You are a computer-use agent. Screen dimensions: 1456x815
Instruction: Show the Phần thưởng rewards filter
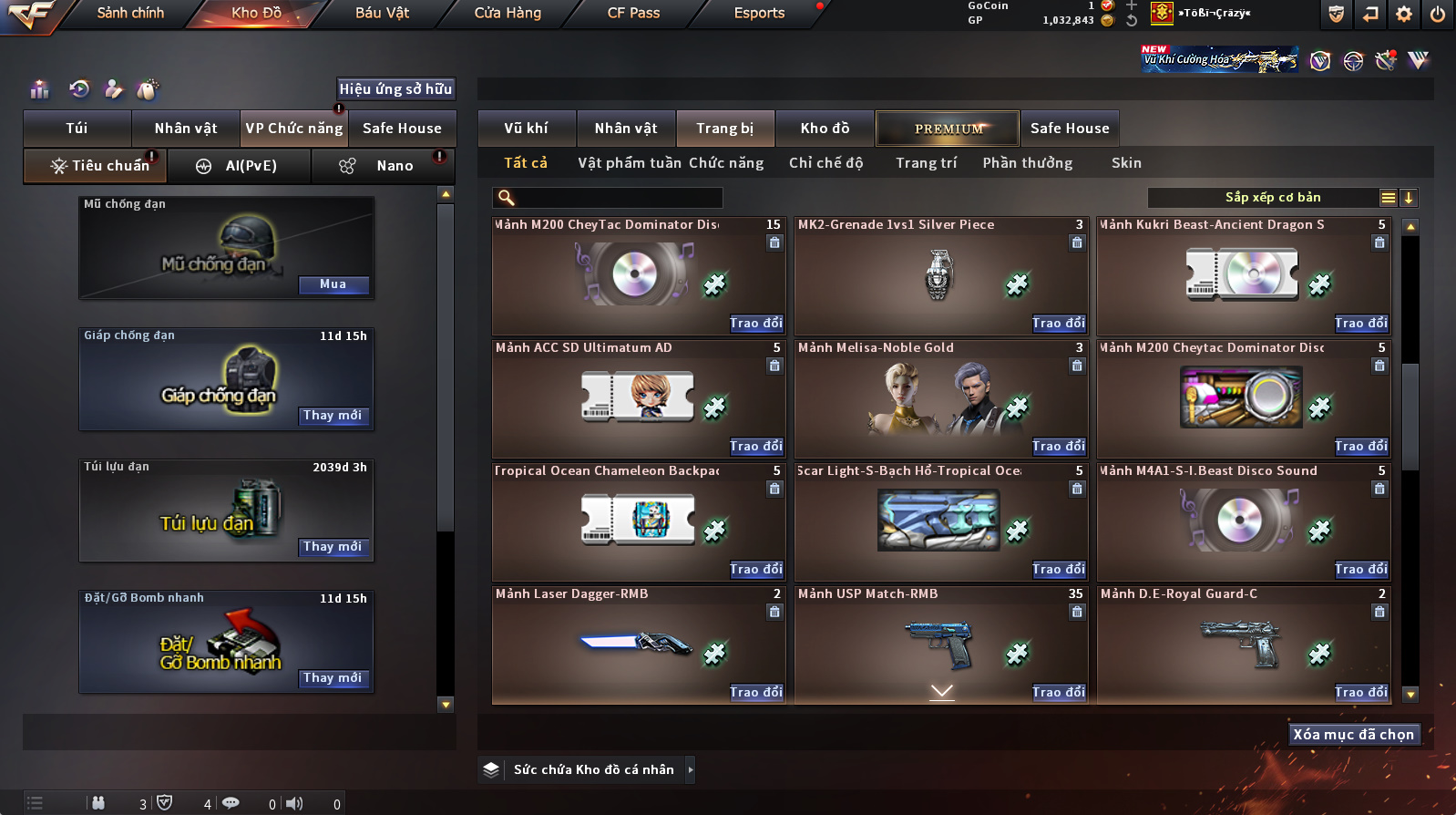coord(1027,163)
